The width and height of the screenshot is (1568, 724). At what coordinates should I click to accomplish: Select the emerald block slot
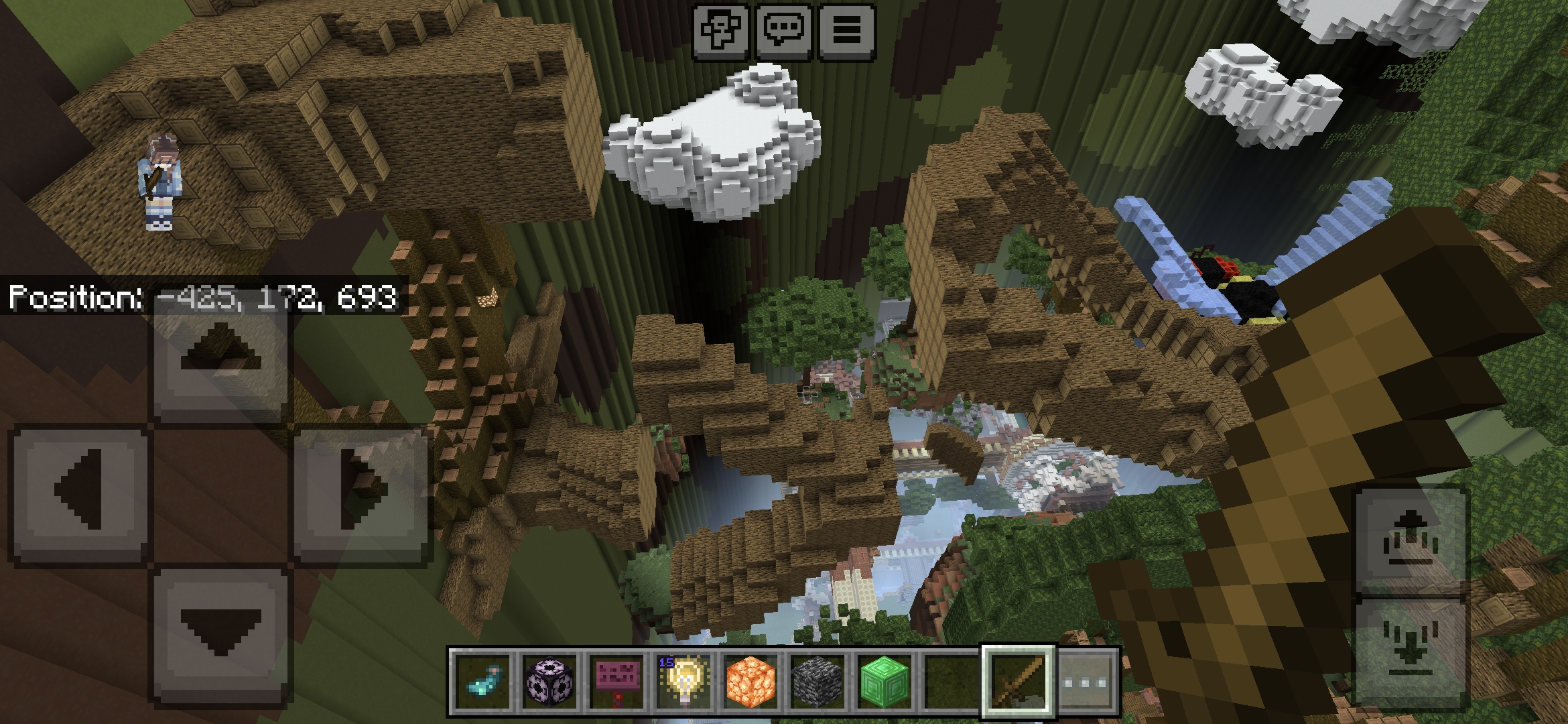[x=885, y=682]
